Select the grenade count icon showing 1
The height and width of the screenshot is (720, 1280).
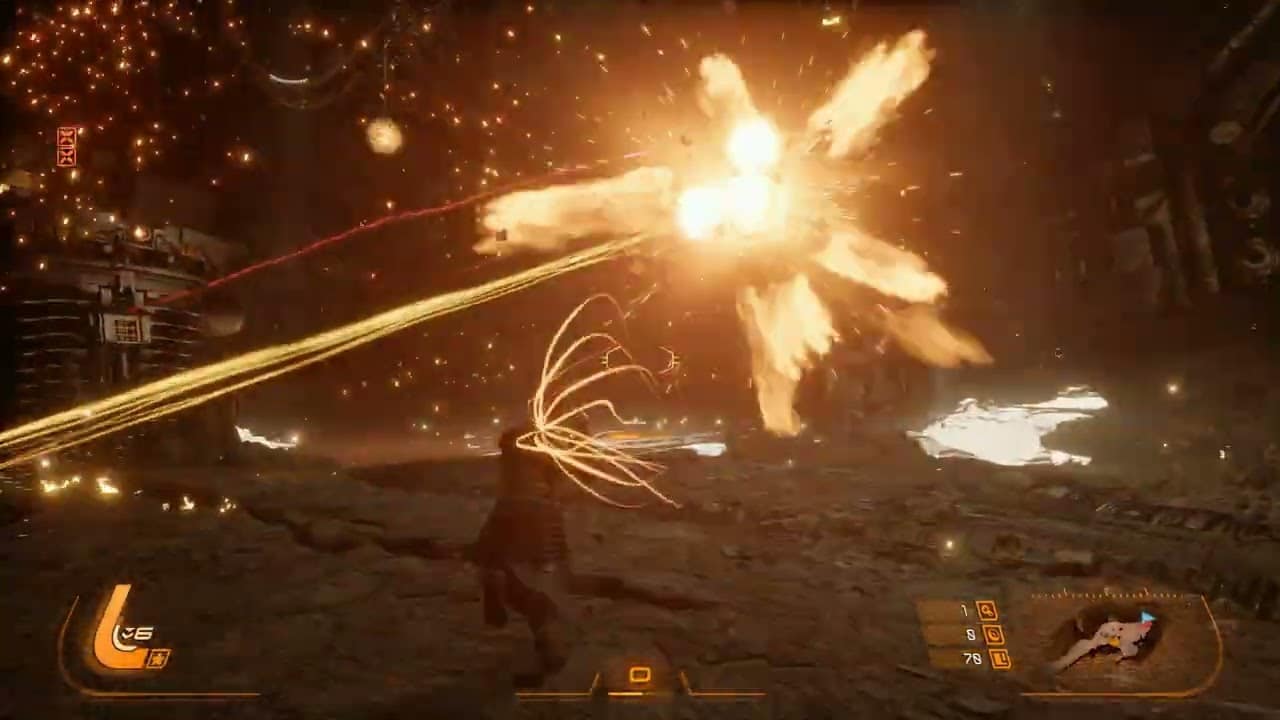pyautogui.click(x=989, y=613)
